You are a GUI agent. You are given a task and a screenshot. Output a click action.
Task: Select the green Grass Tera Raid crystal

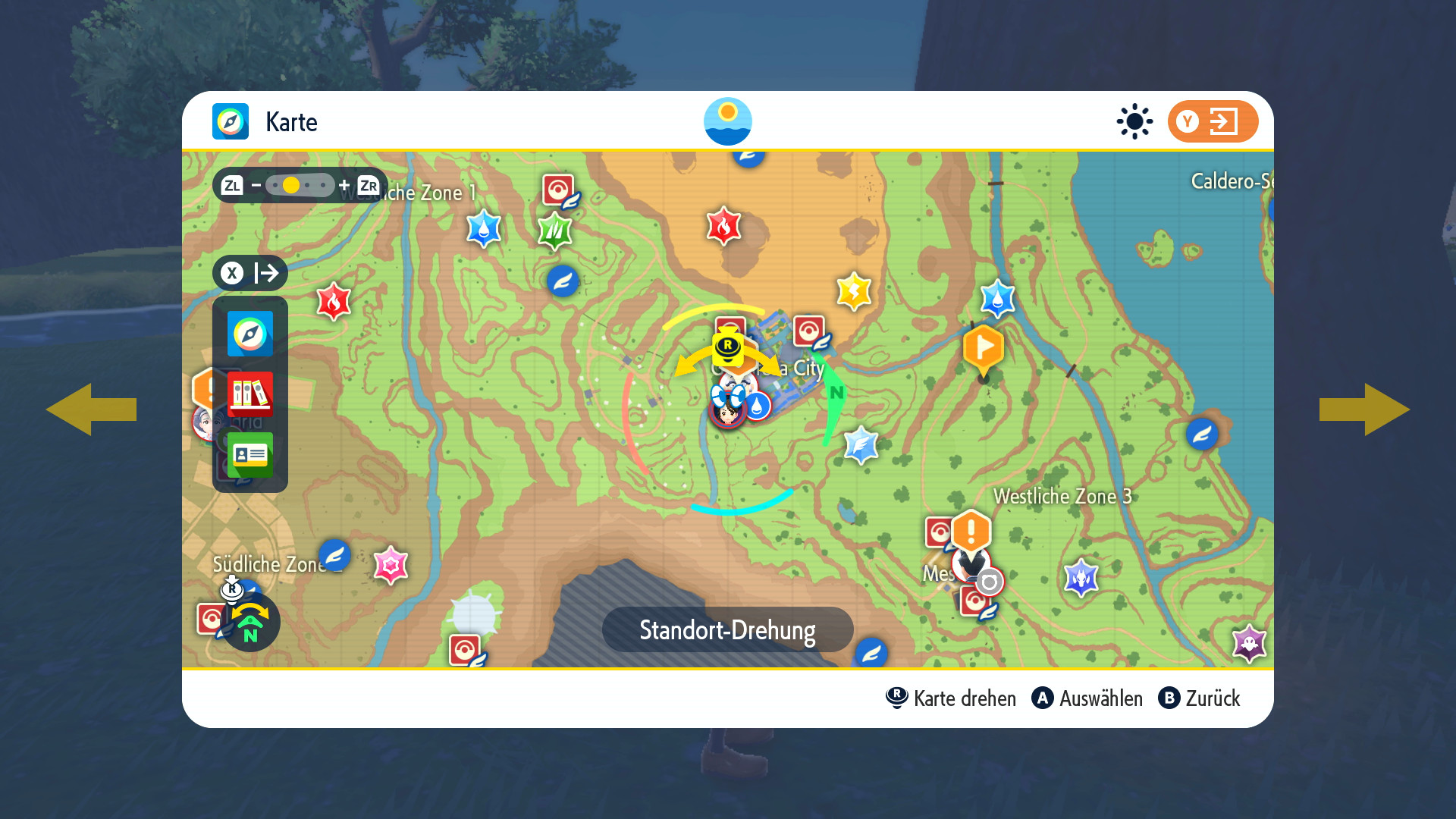(x=554, y=230)
